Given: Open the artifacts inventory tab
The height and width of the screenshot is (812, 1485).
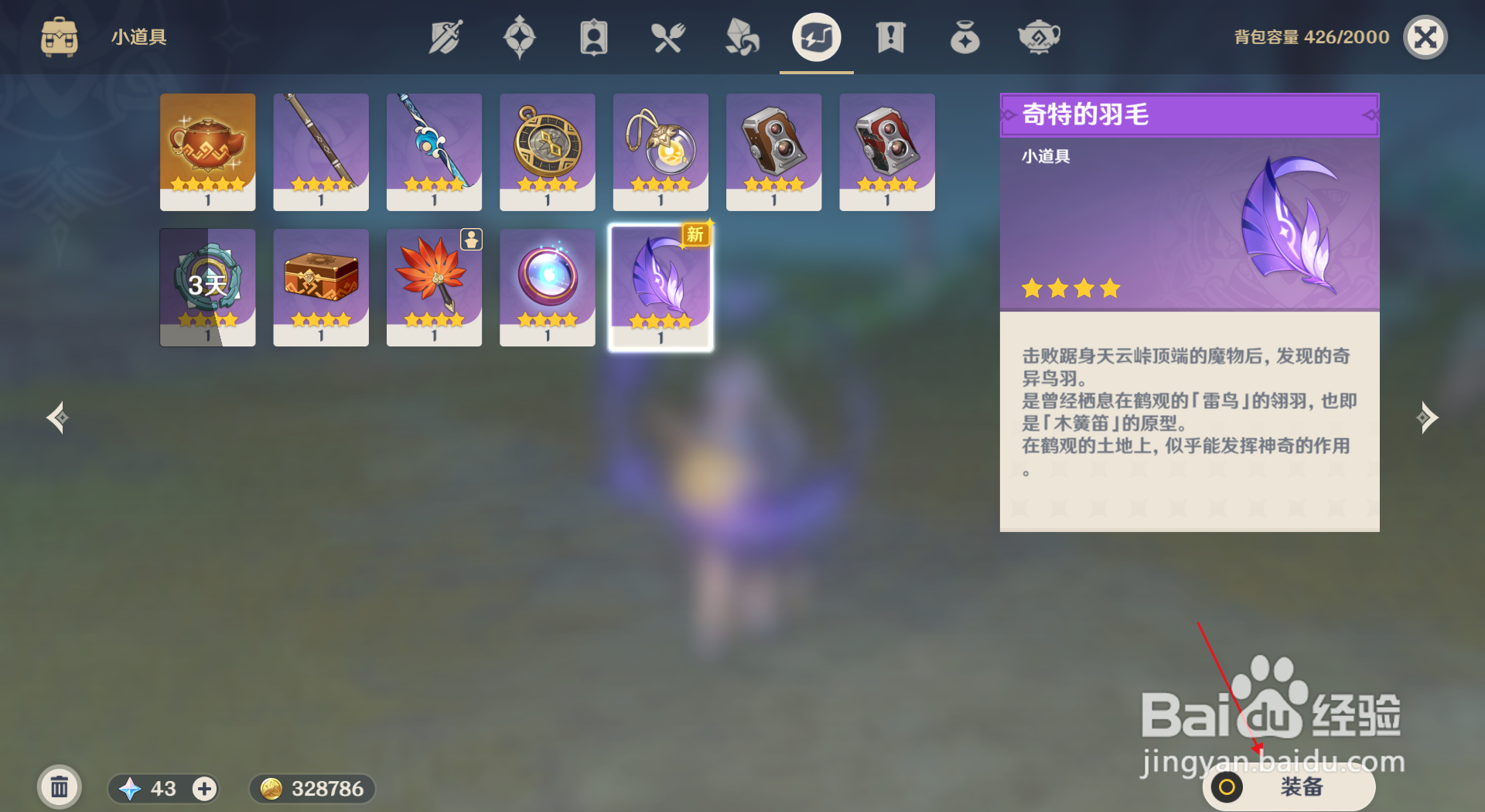Looking at the screenshot, I should (x=520, y=36).
